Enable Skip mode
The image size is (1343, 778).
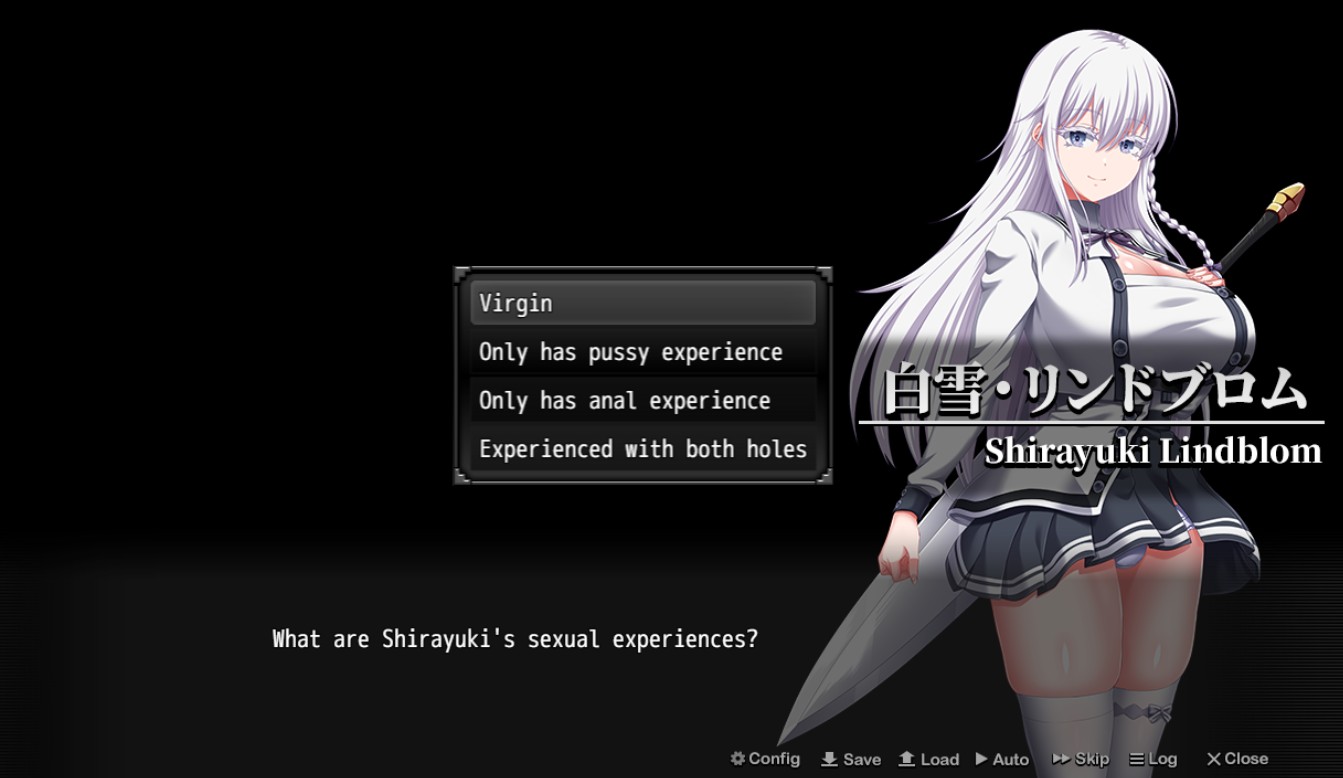(1081, 758)
